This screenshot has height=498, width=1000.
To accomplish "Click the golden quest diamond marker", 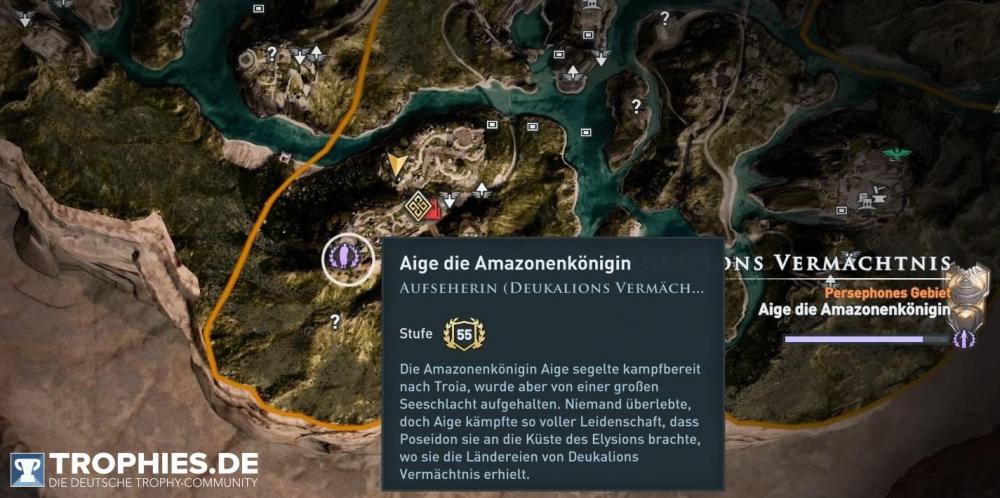I will coord(417,206).
